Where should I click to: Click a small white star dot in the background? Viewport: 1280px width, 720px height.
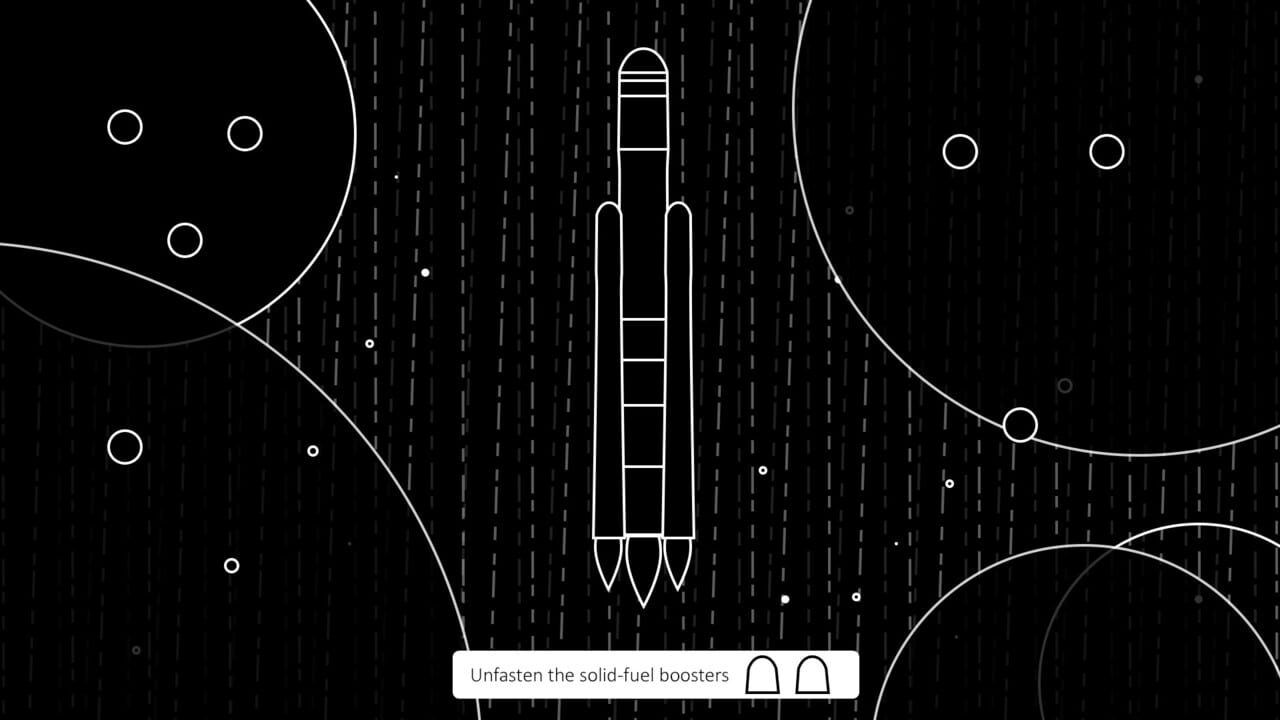424,270
